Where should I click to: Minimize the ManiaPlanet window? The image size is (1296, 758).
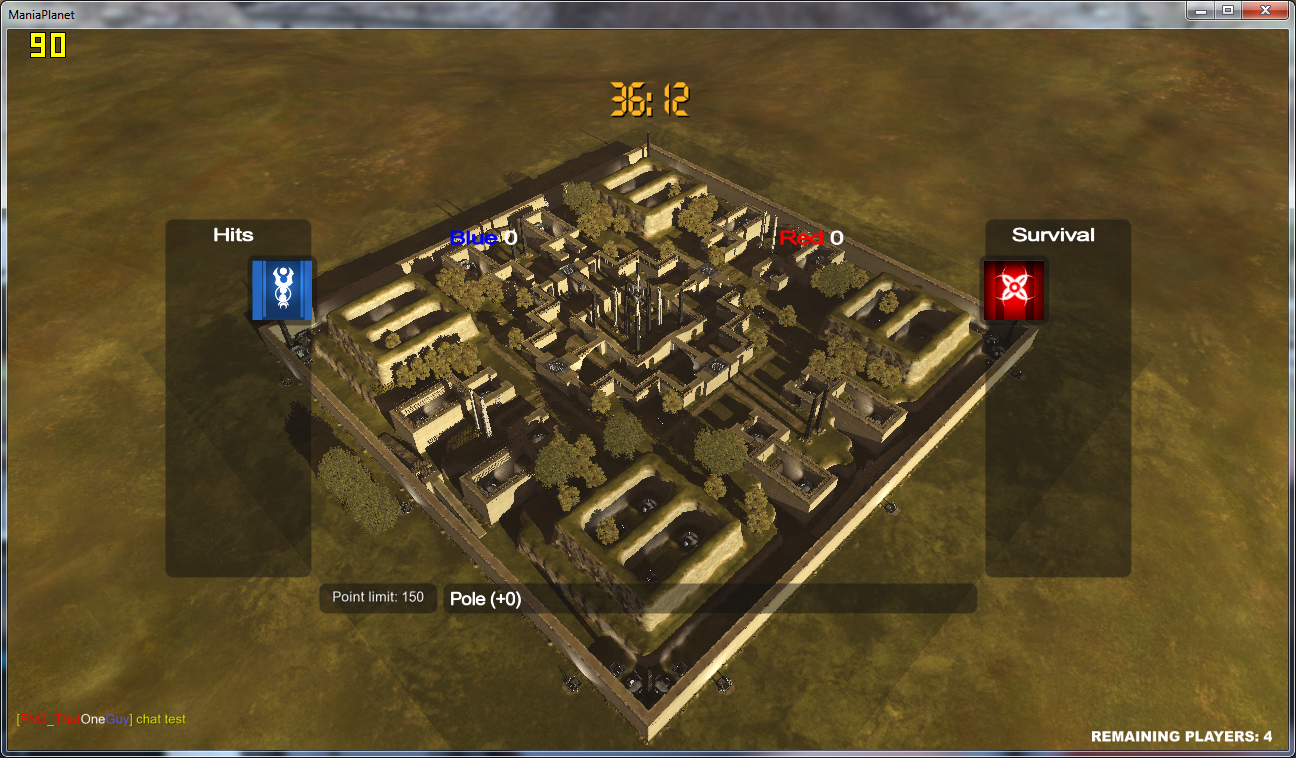click(1200, 10)
